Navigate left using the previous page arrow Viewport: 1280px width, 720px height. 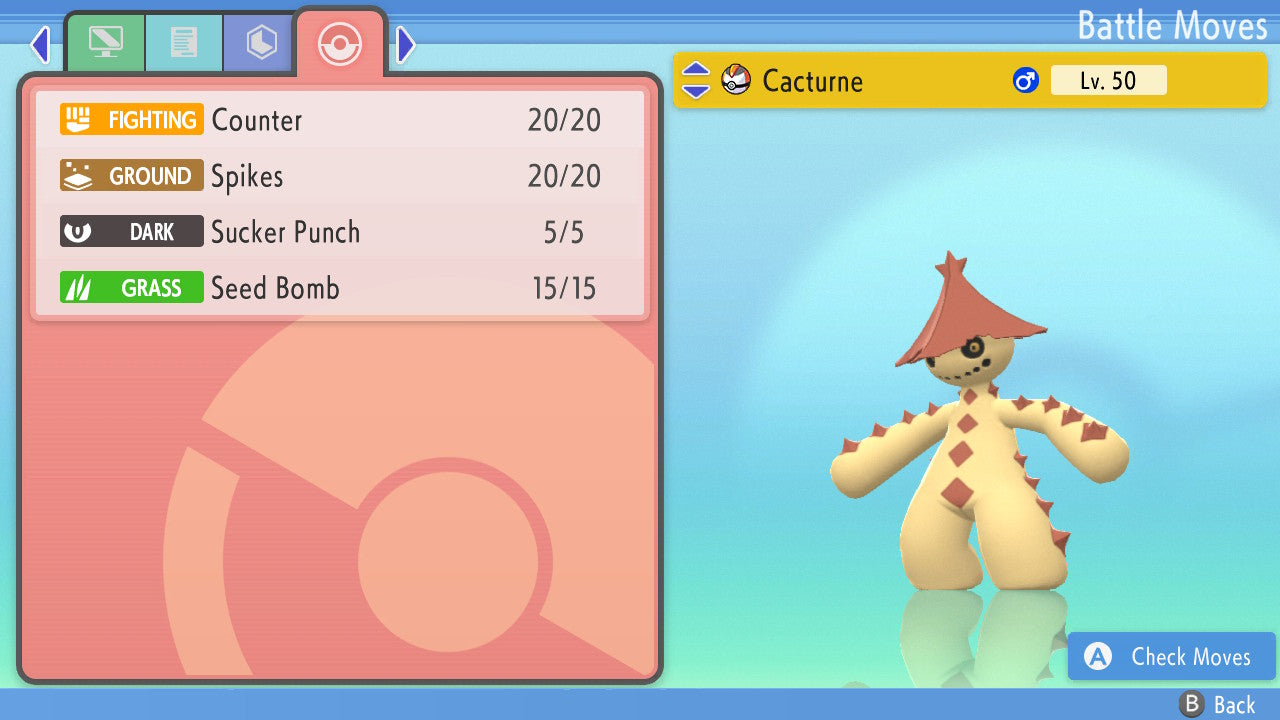point(40,44)
